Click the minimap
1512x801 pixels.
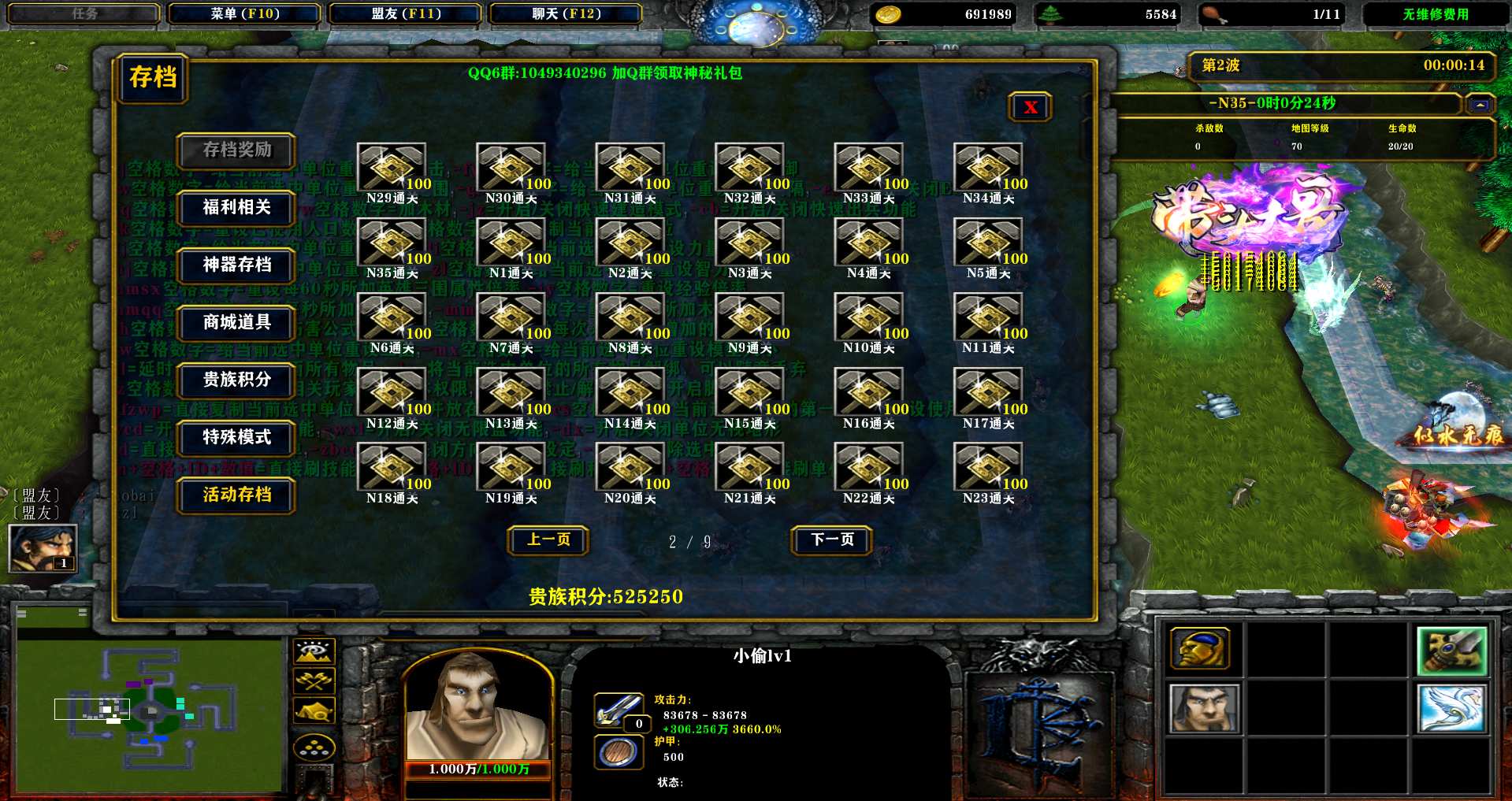click(150, 714)
